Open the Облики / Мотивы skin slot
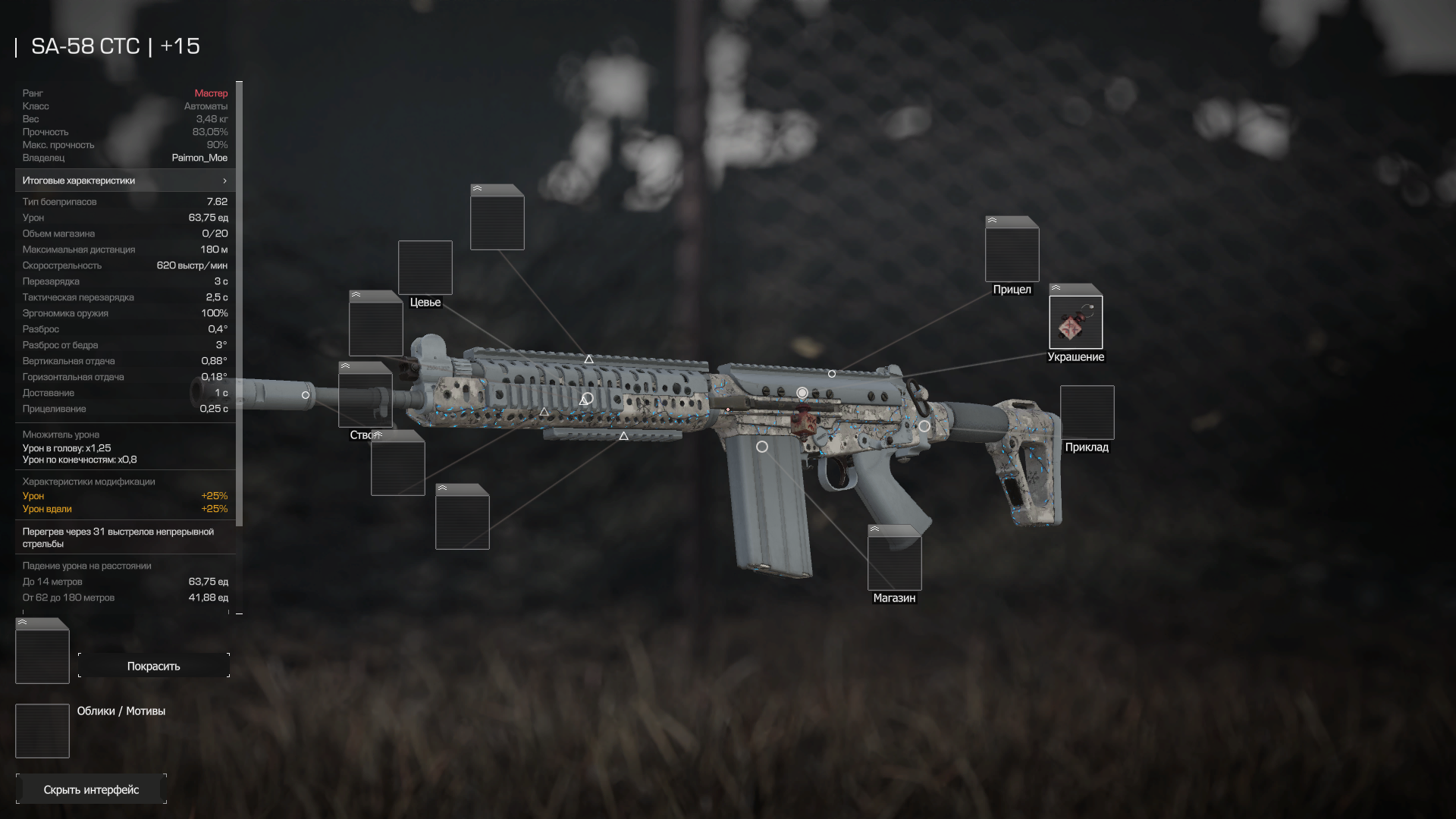The width and height of the screenshot is (1456, 819). (42, 731)
